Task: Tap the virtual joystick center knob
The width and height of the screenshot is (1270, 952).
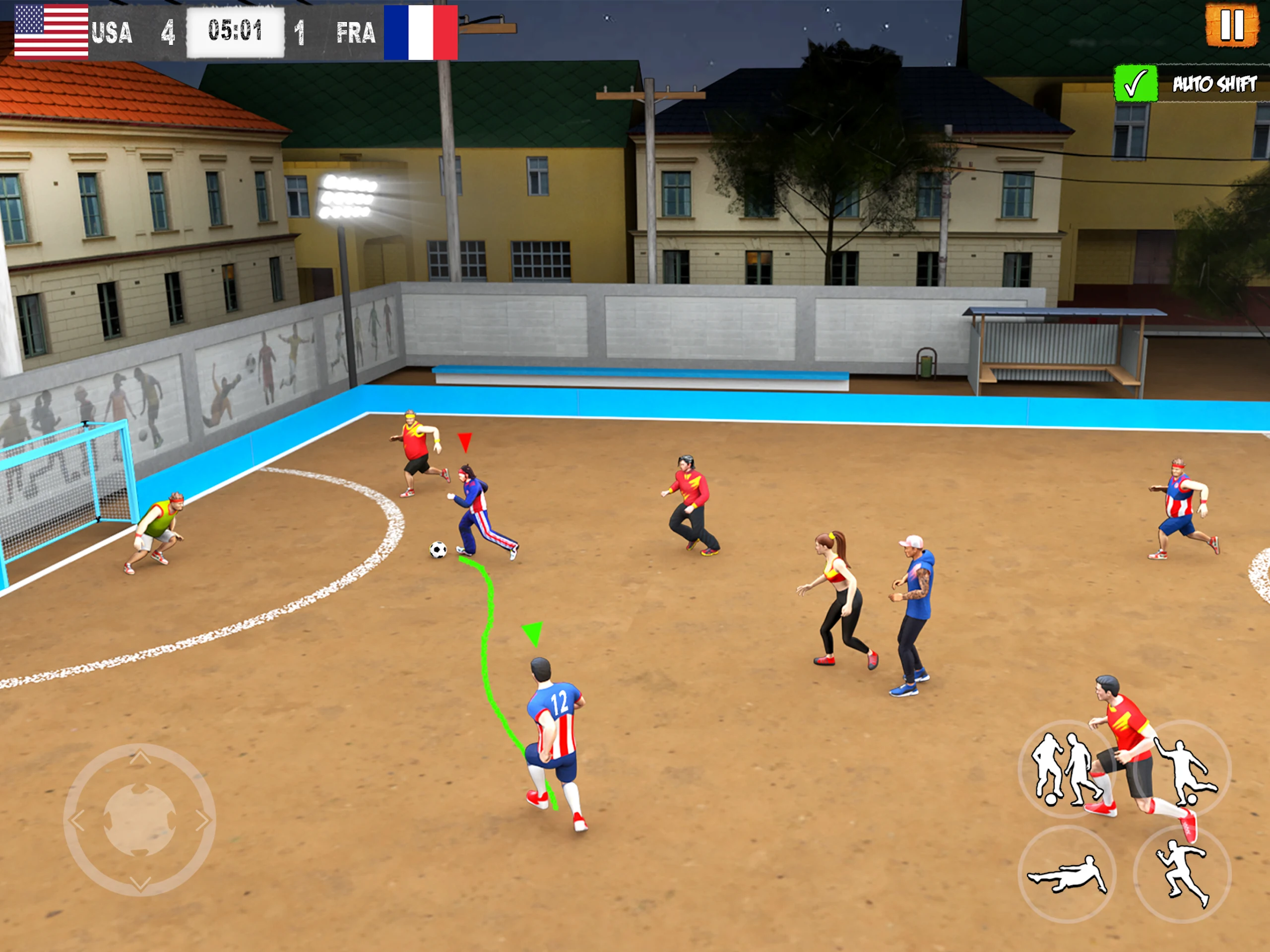Action: [139, 820]
